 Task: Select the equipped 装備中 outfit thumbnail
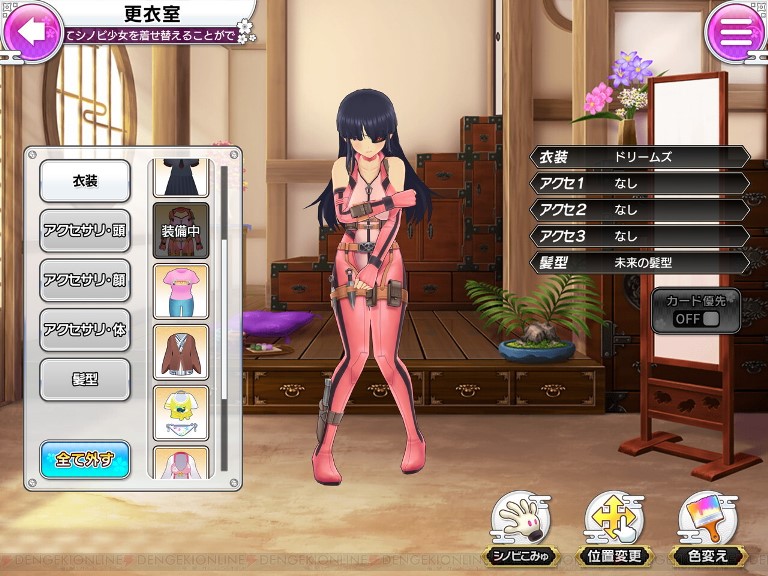point(180,231)
